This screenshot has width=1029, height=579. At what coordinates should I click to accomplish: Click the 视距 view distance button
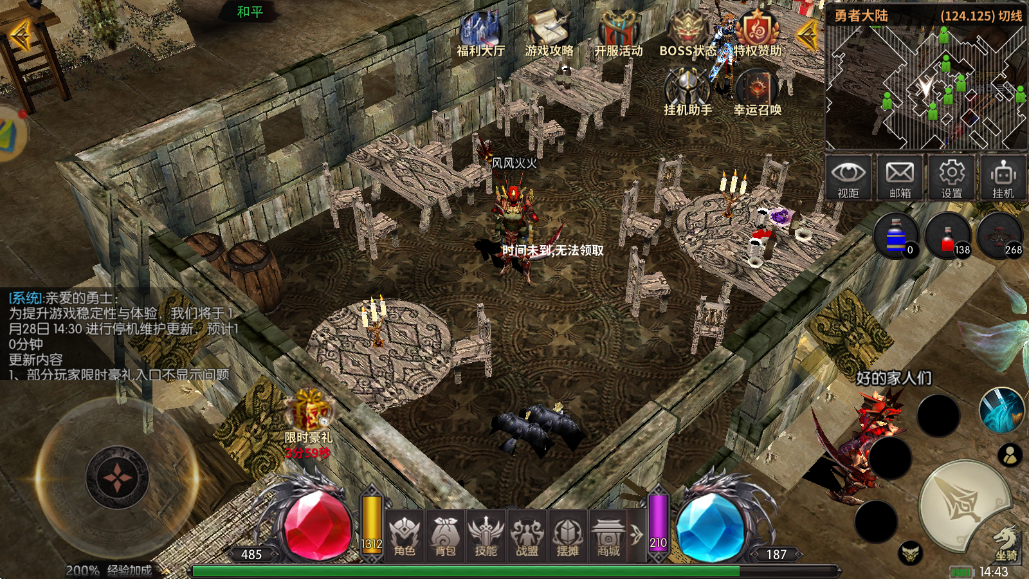point(849,177)
